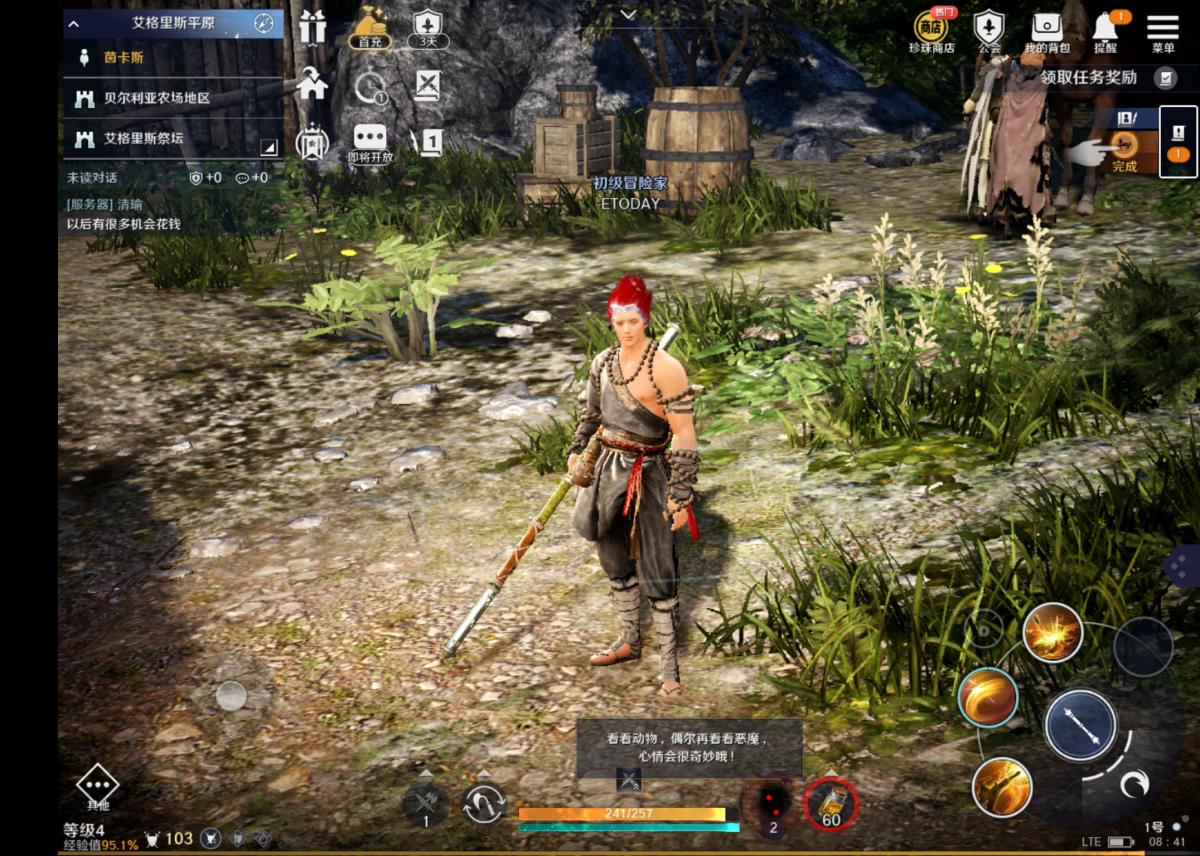Select the 贝尔利亚农场地区 location row
Screen dimensions: 1200x856
pos(170,98)
